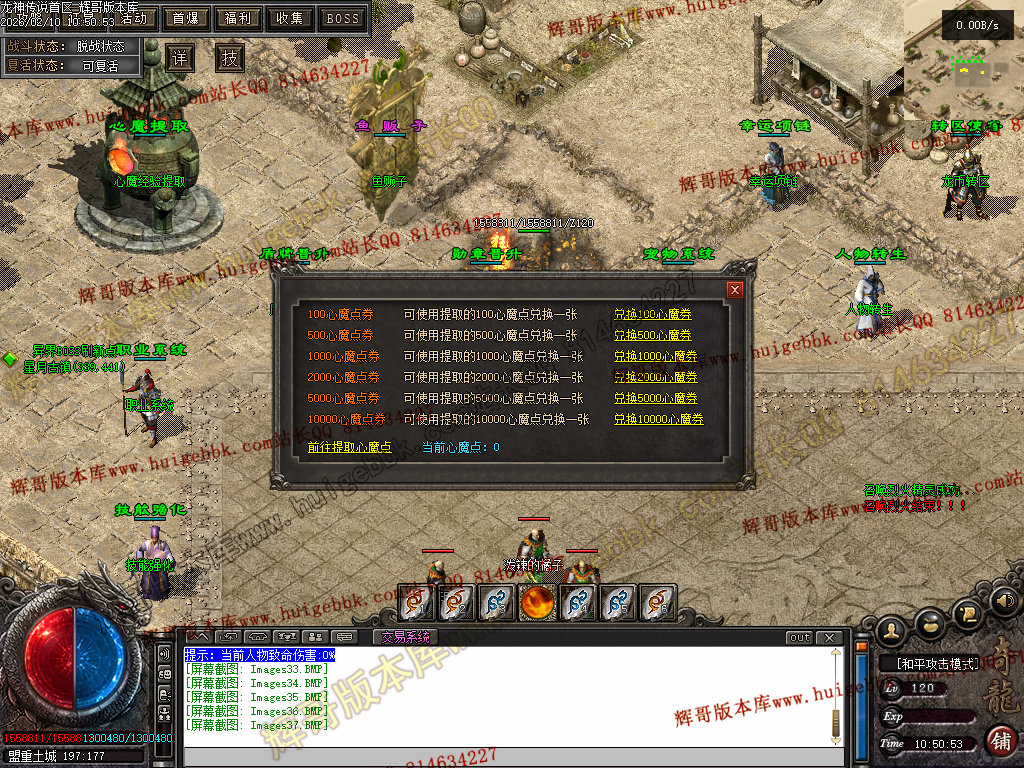Open the 首爆 menu button
Image resolution: width=1024 pixels, height=768 pixels.
(185, 18)
